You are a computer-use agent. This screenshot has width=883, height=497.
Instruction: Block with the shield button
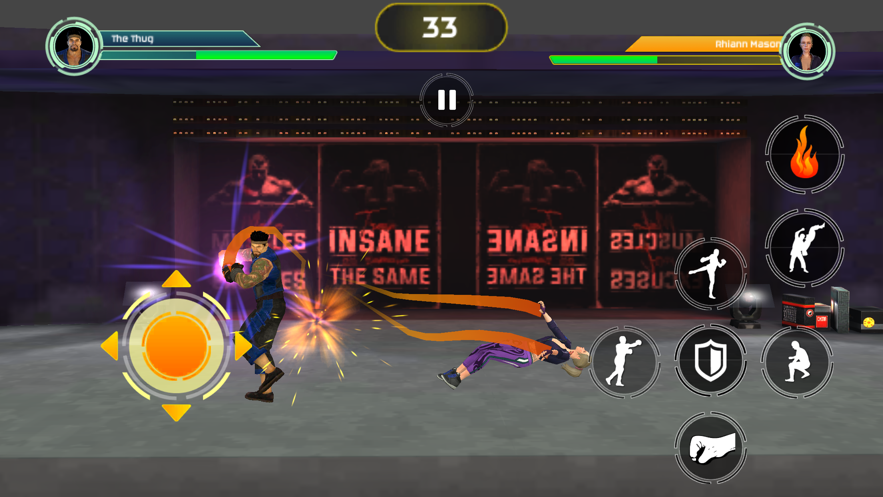tap(711, 360)
